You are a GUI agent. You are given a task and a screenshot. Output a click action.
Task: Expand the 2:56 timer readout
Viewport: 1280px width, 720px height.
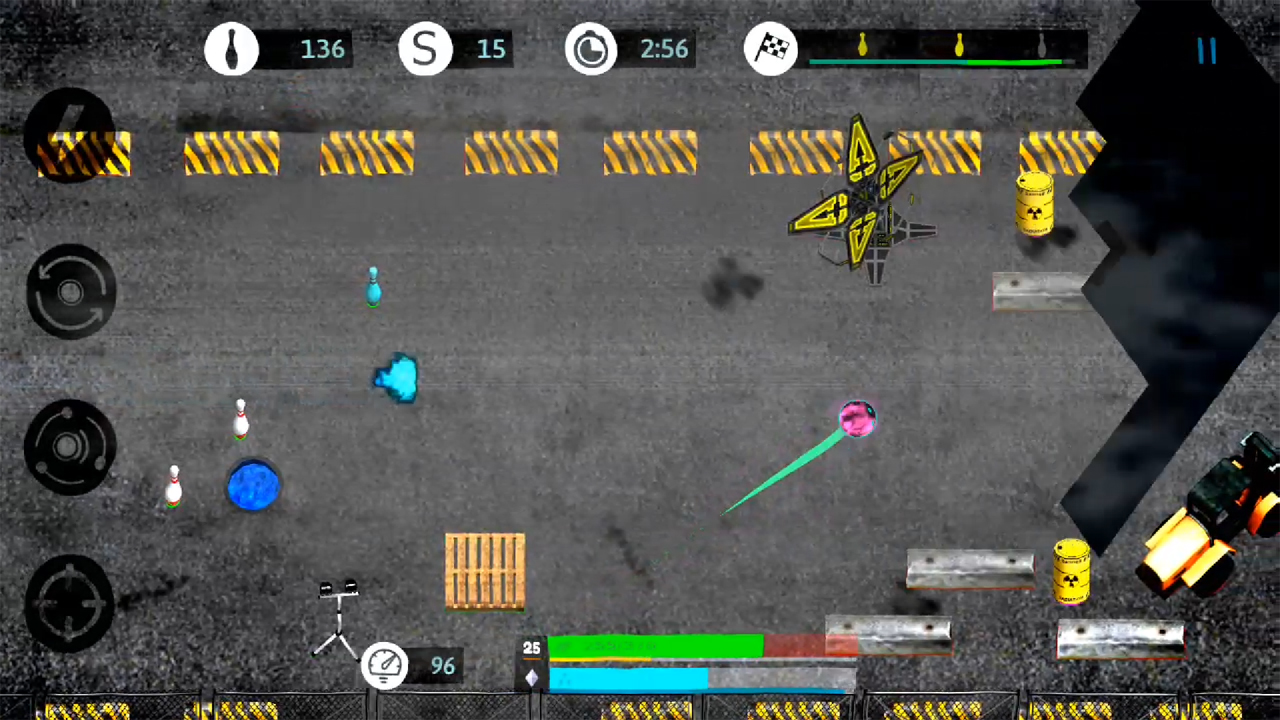tap(663, 49)
